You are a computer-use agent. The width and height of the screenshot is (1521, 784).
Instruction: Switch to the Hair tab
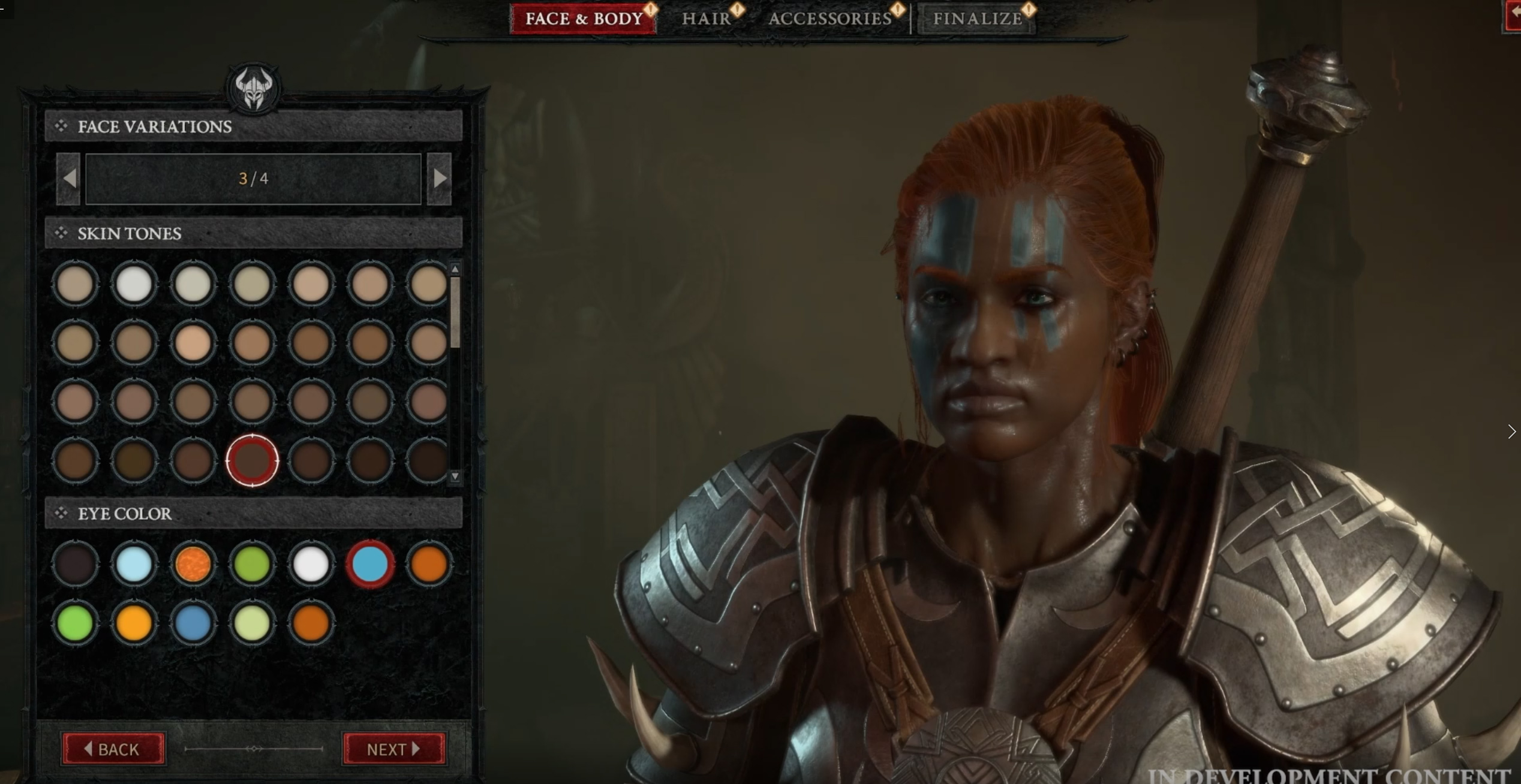click(x=707, y=19)
